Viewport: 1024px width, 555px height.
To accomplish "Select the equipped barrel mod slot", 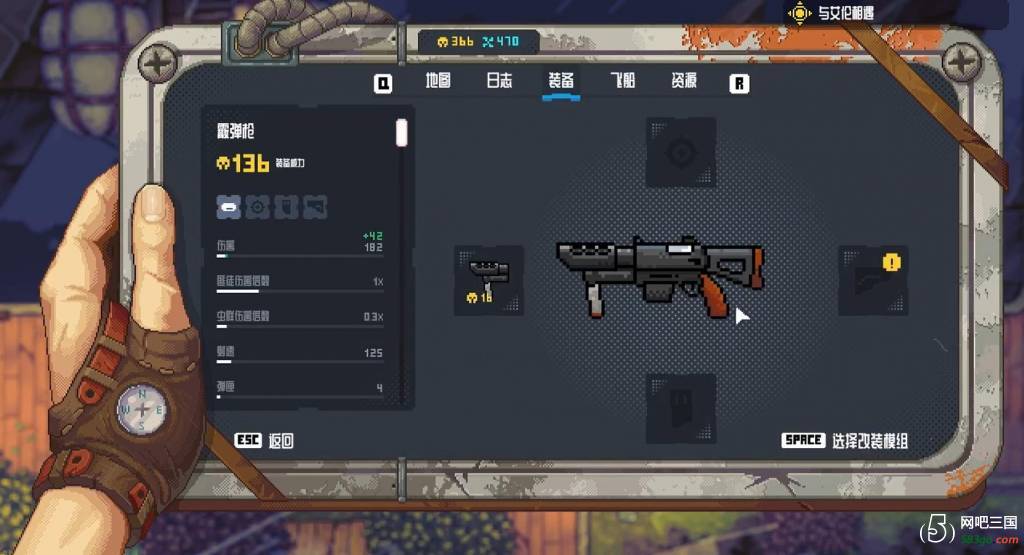I will [x=488, y=280].
